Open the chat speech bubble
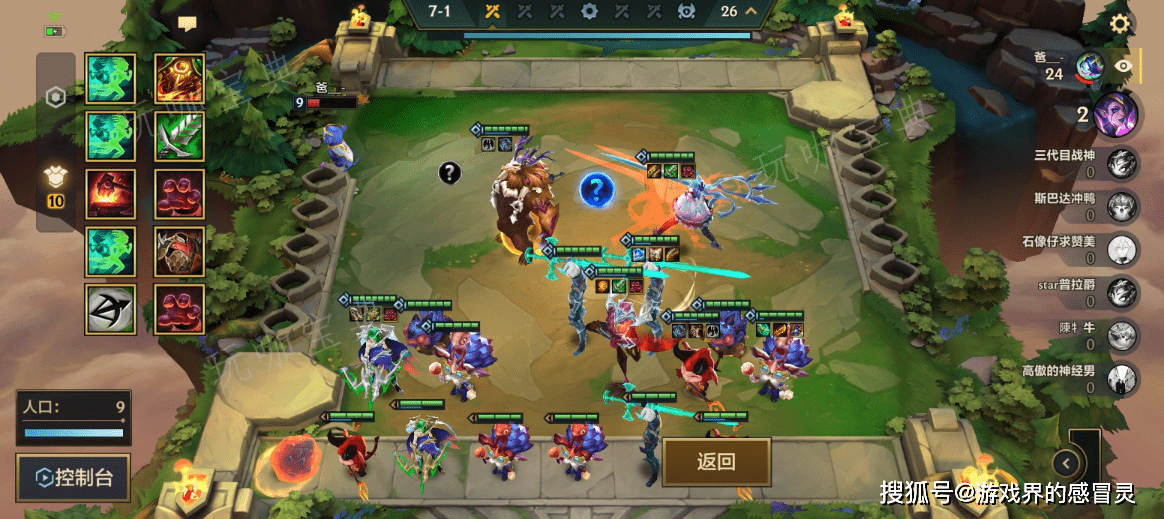 (187, 22)
